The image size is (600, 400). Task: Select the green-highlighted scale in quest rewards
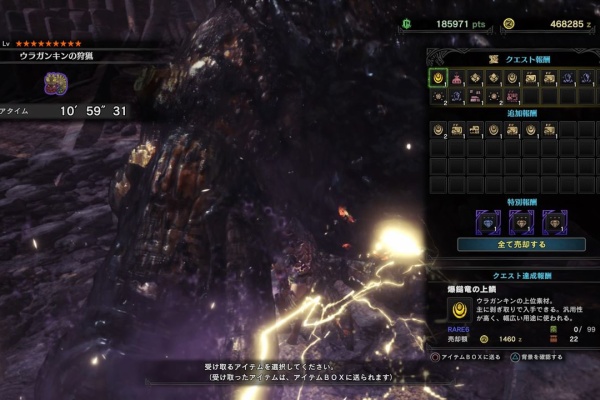click(438, 78)
